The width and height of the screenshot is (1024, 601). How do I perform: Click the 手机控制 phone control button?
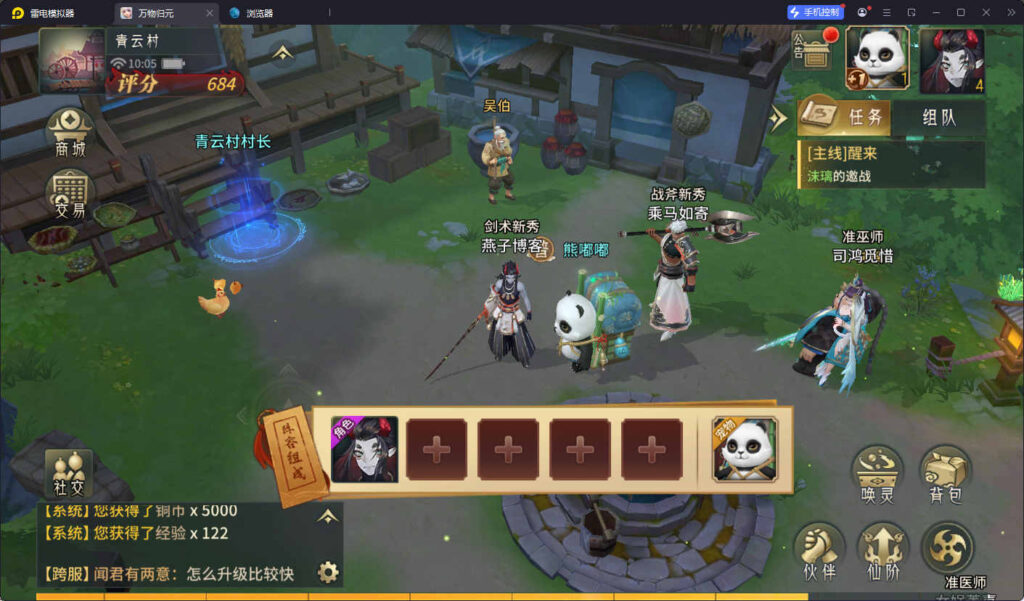tap(815, 12)
